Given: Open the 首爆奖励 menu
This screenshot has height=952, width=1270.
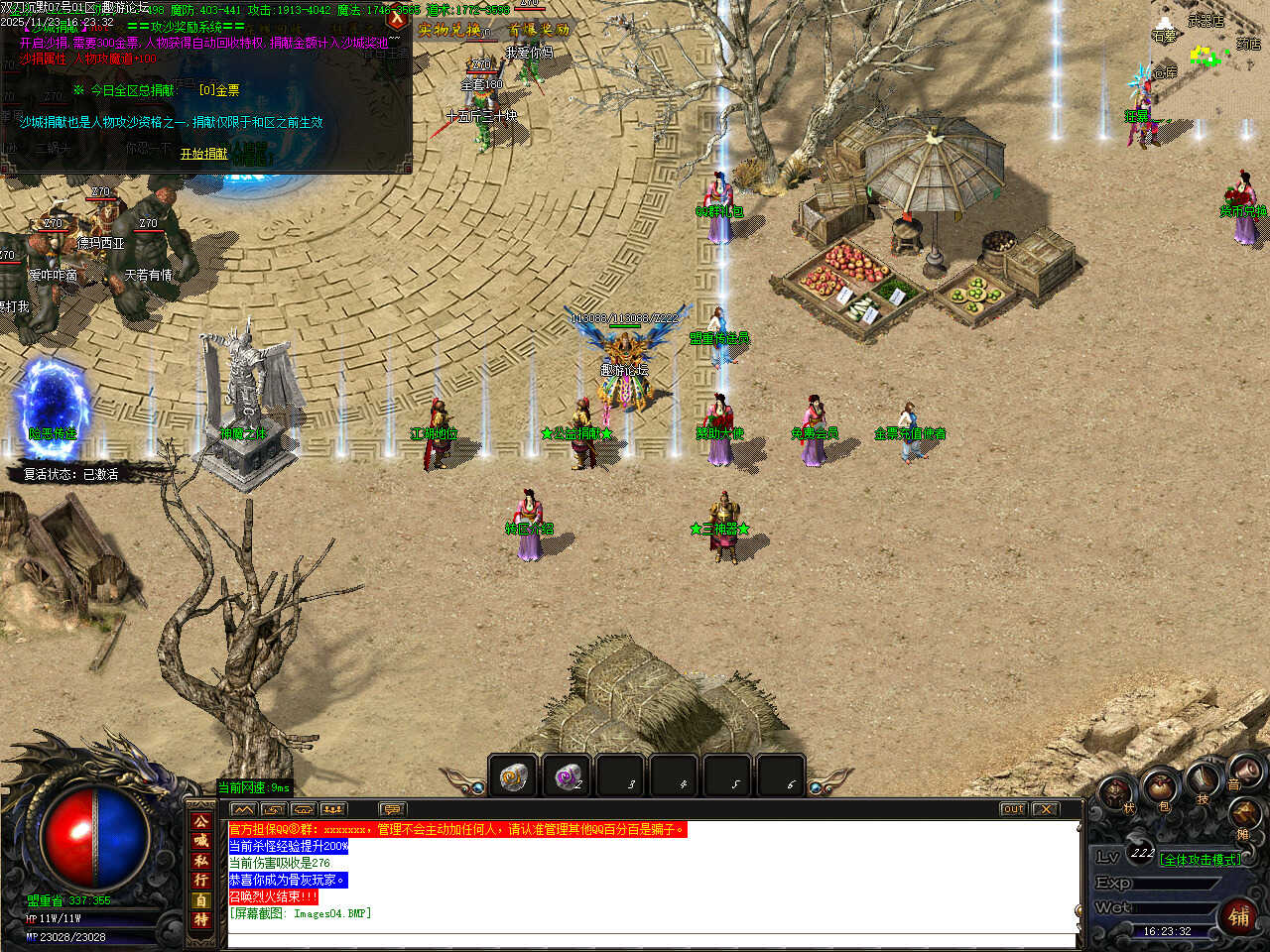Looking at the screenshot, I should point(539,30).
